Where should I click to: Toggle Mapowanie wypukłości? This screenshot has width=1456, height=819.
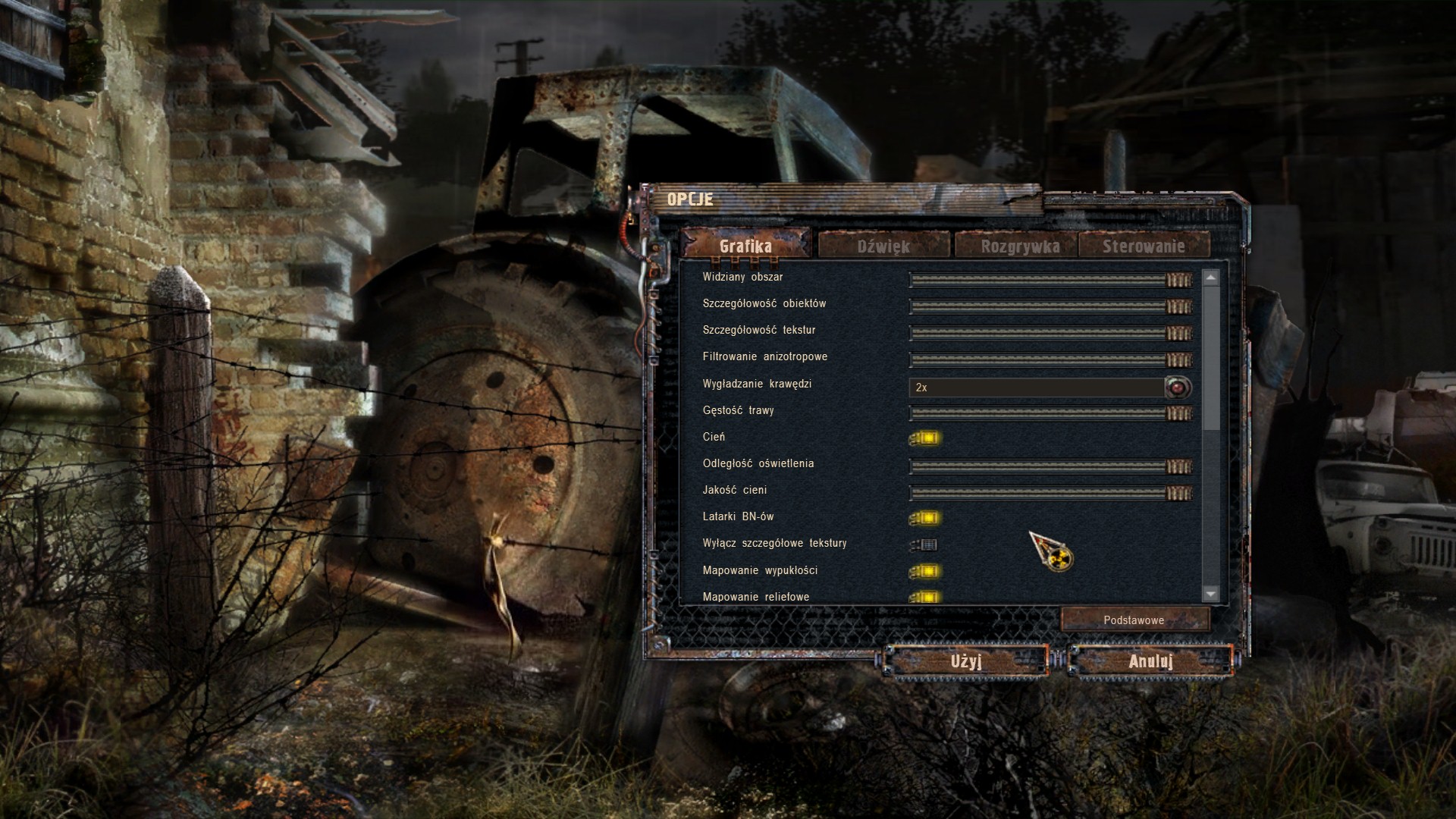(x=925, y=571)
